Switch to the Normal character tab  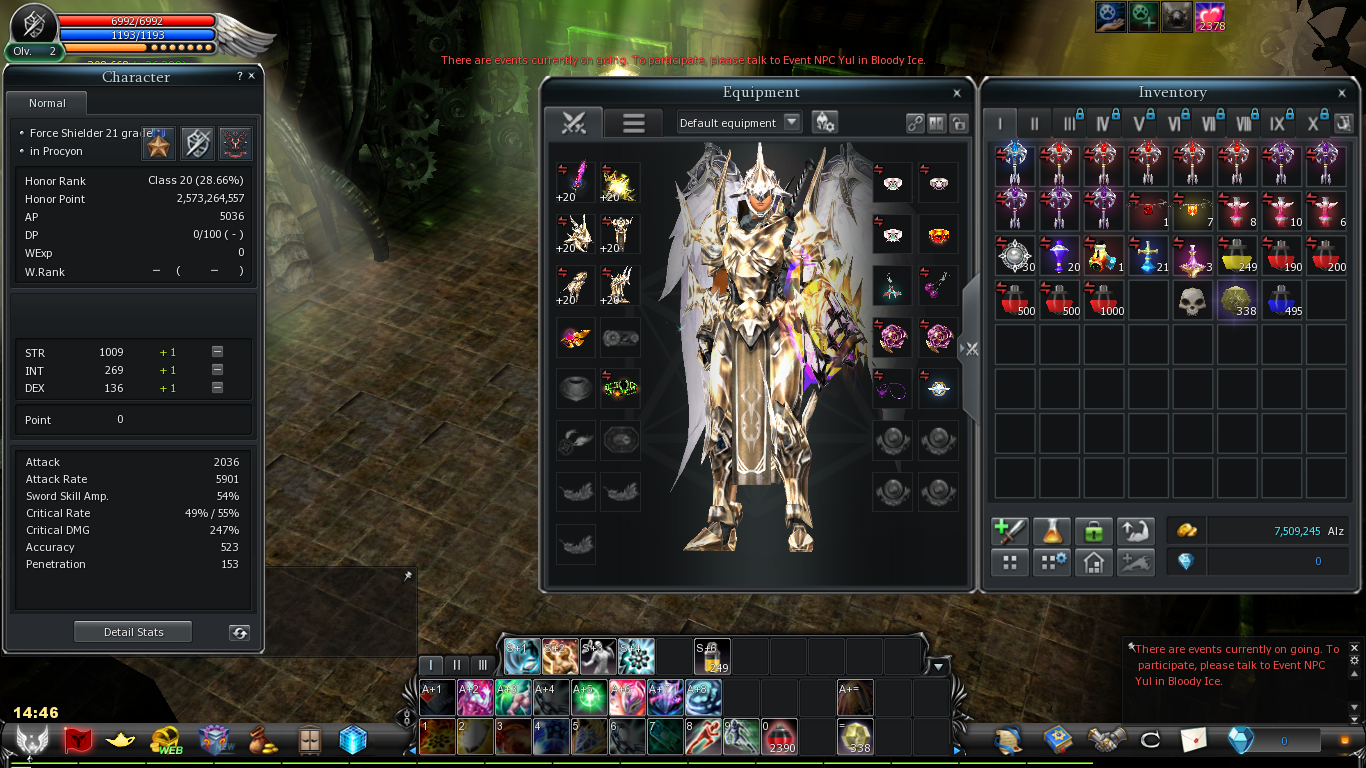47,103
